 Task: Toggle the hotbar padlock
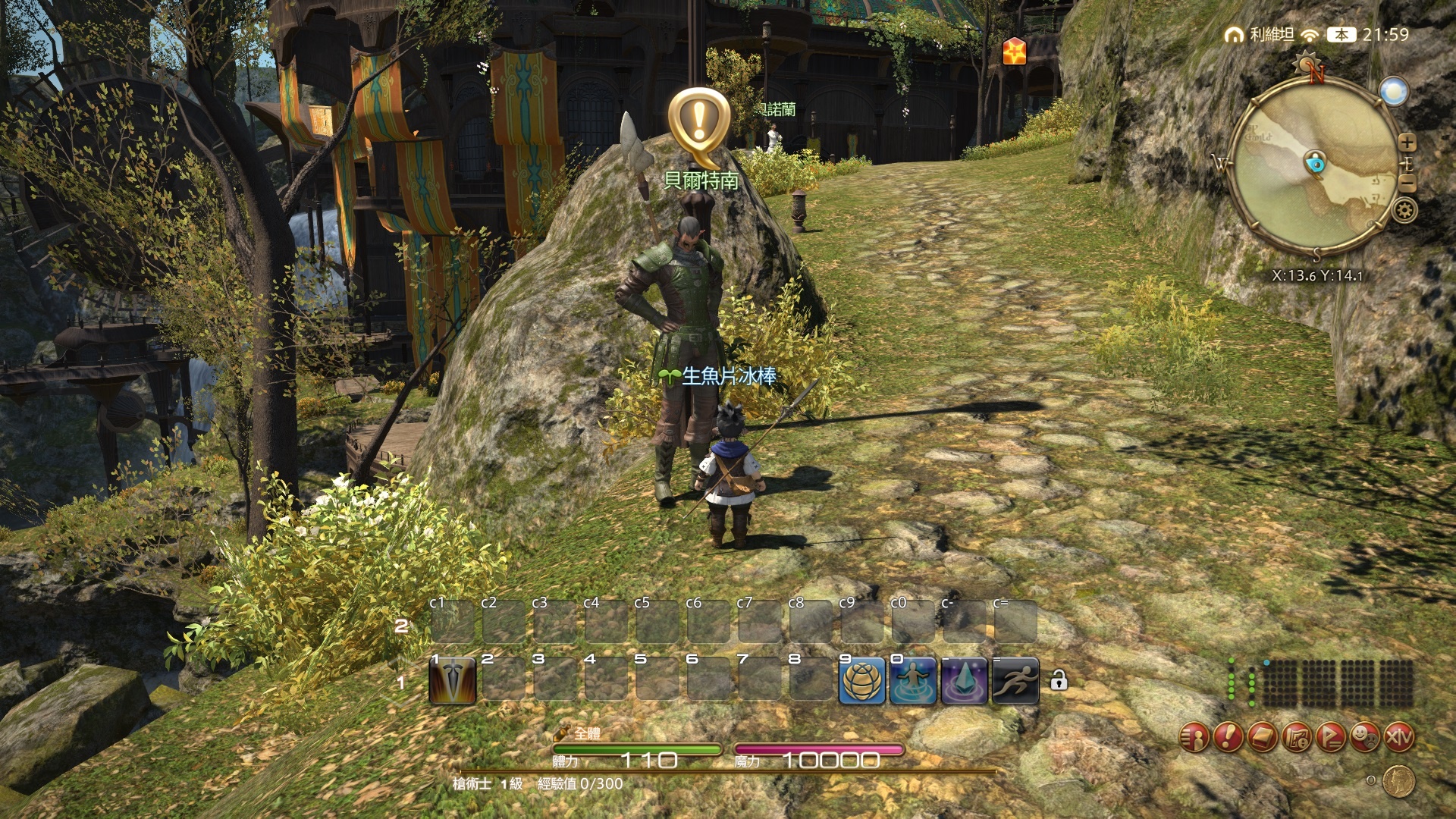tap(1059, 680)
